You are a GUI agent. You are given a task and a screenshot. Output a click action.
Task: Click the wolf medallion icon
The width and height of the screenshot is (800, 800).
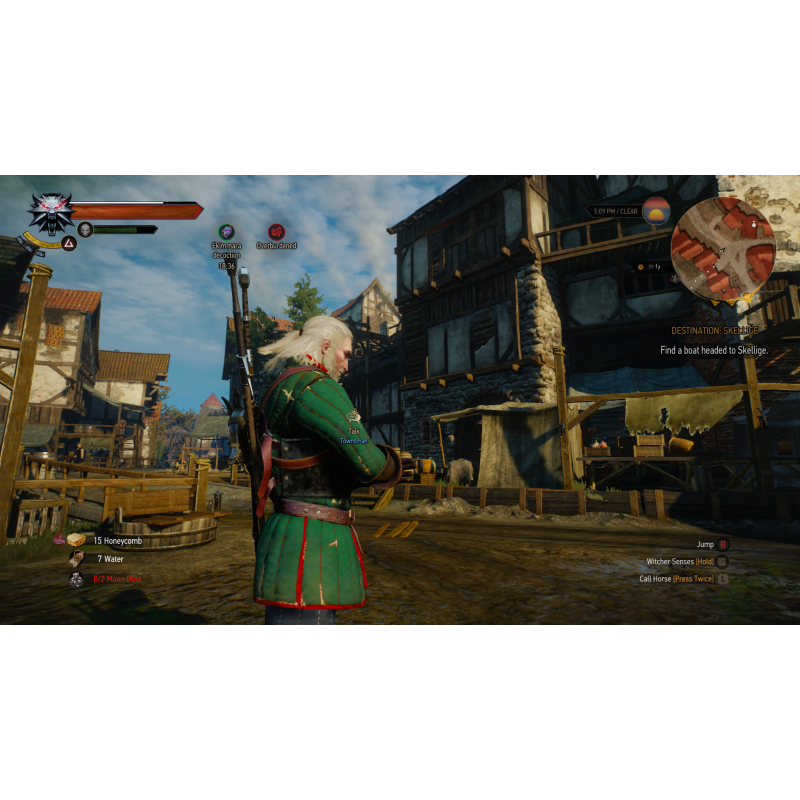pos(49,211)
